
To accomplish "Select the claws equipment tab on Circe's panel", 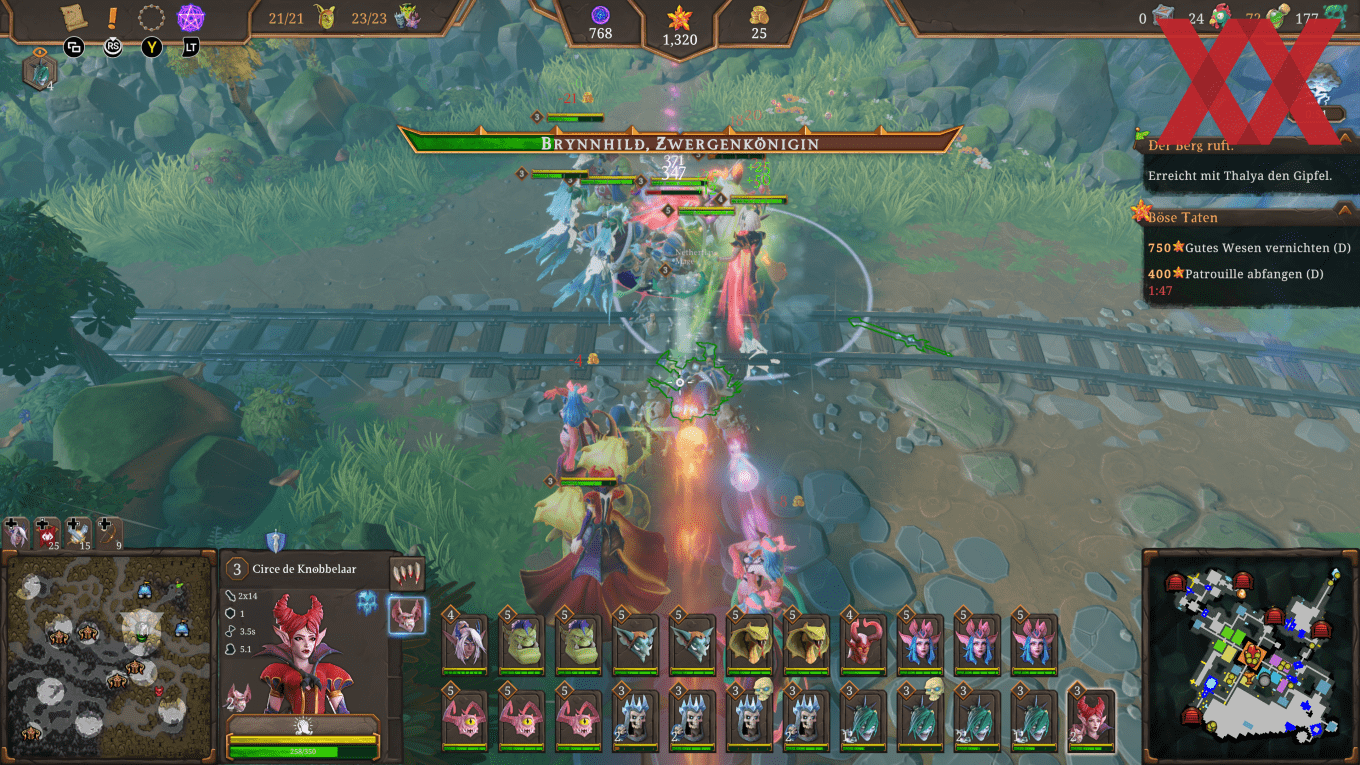I will 408,573.
